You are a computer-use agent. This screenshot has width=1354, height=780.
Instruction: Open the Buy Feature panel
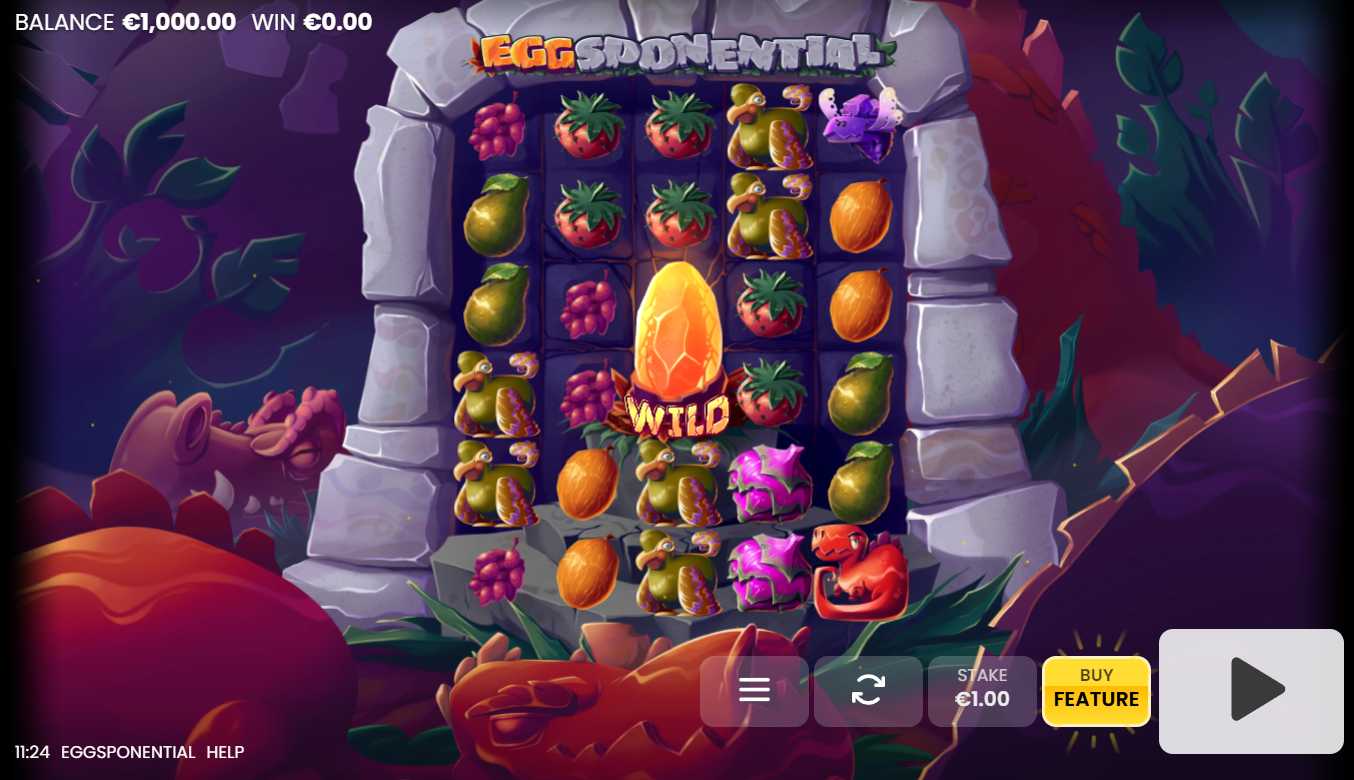tap(1096, 691)
